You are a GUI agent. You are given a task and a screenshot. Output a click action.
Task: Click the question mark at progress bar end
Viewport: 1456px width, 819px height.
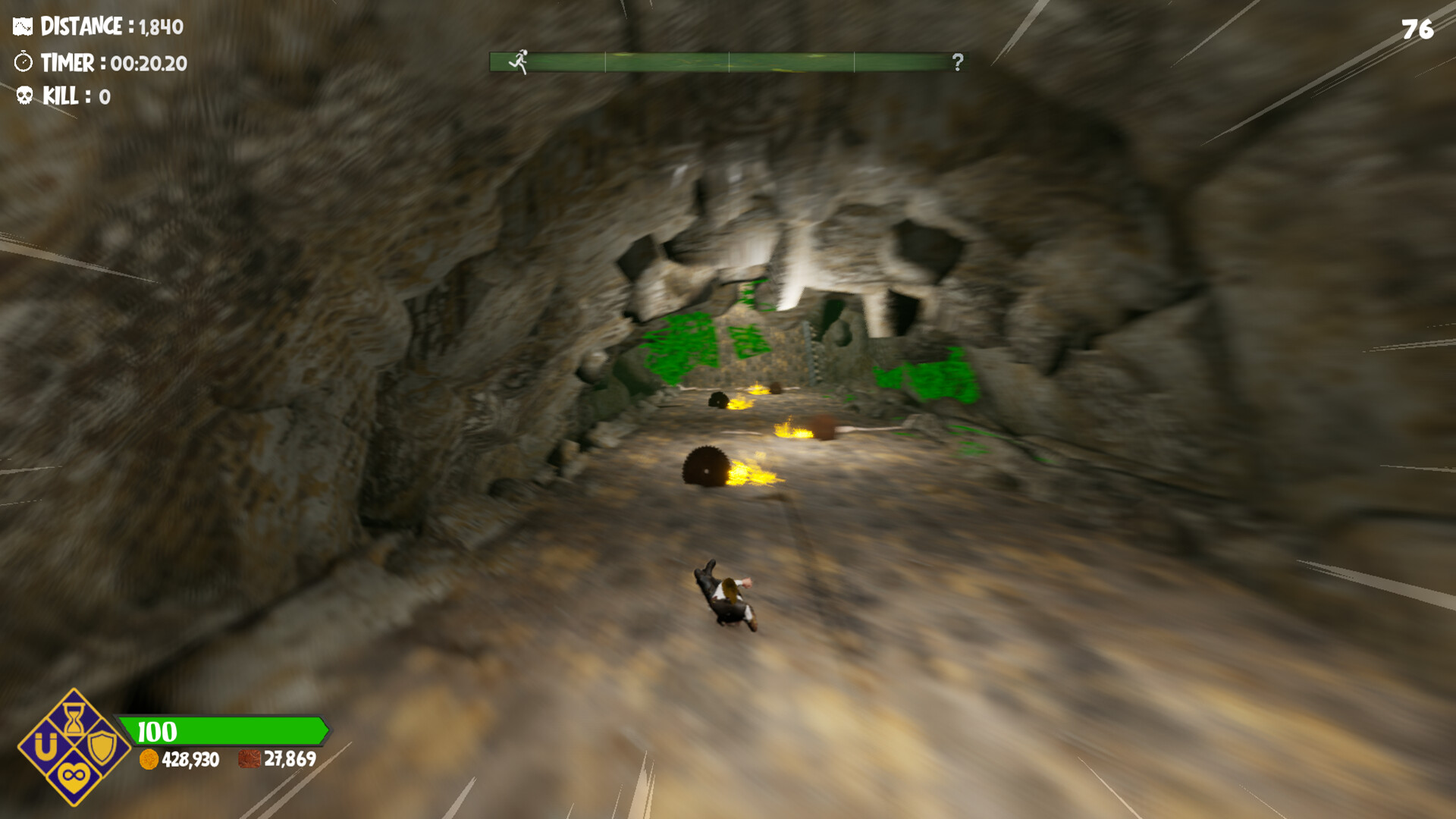[957, 62]
